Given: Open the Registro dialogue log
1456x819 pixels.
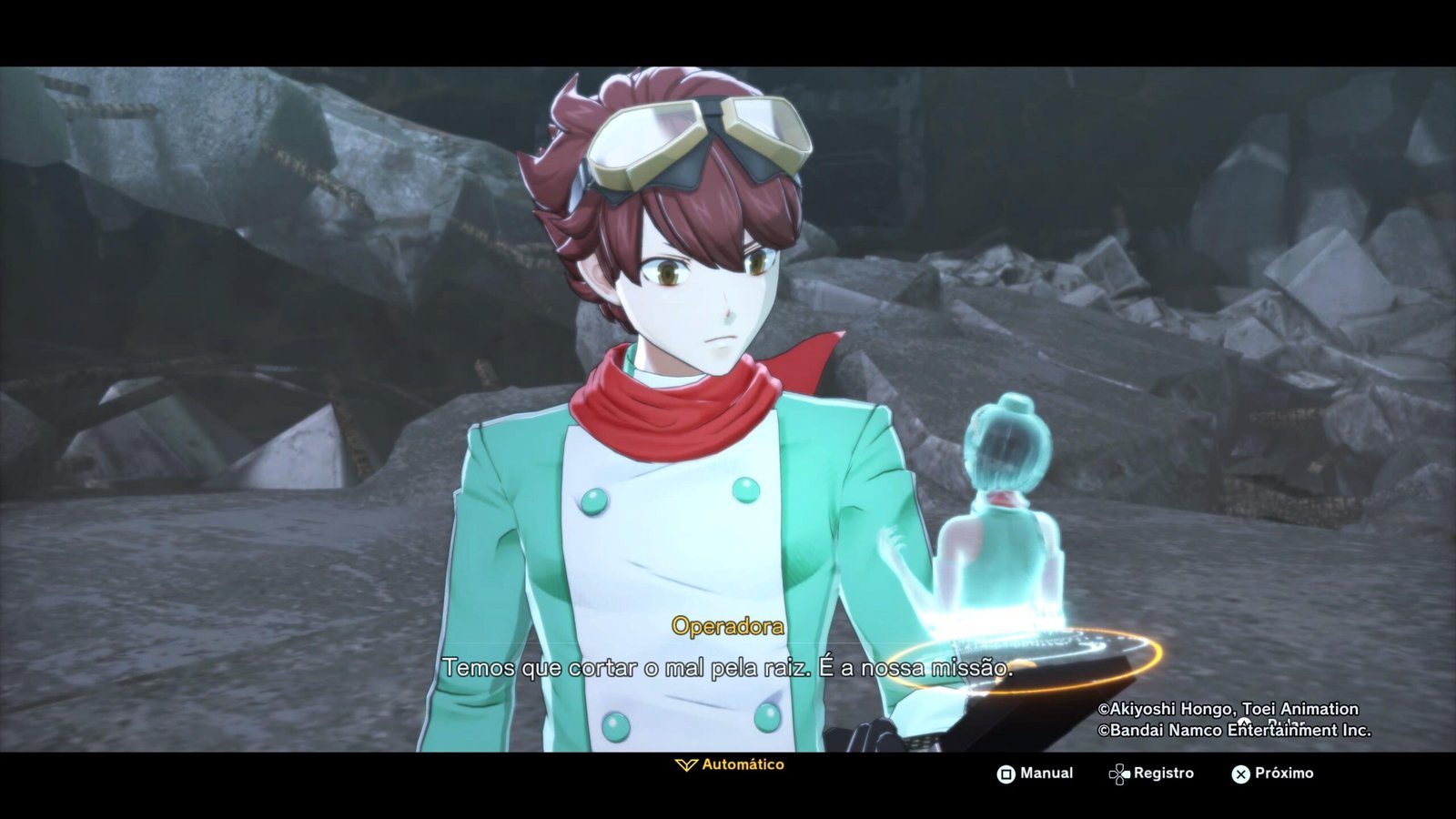Looking at the screenshot, I should pos(1151,773).
